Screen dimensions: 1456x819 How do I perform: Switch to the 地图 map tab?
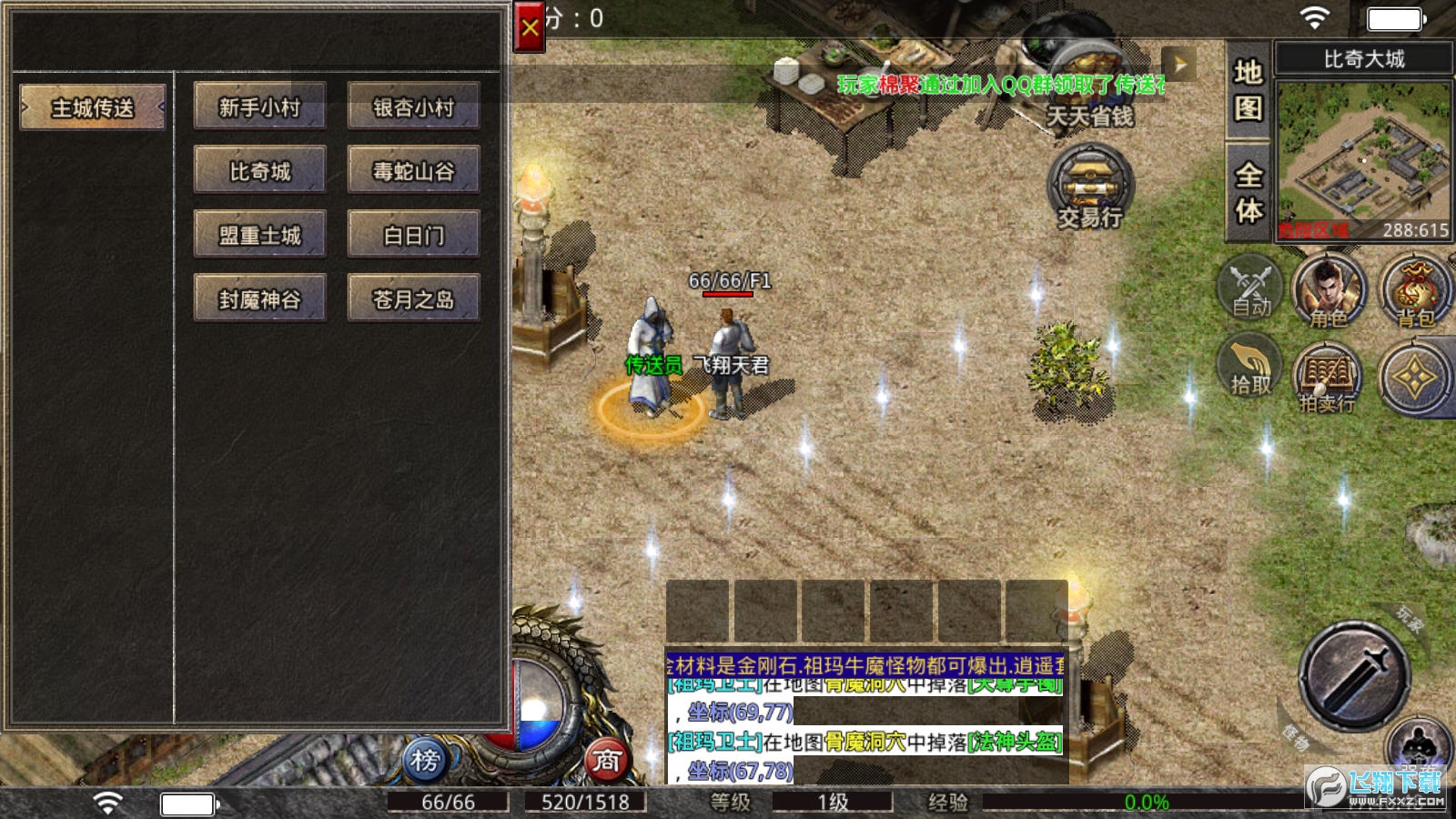(x=1248, y=90)
